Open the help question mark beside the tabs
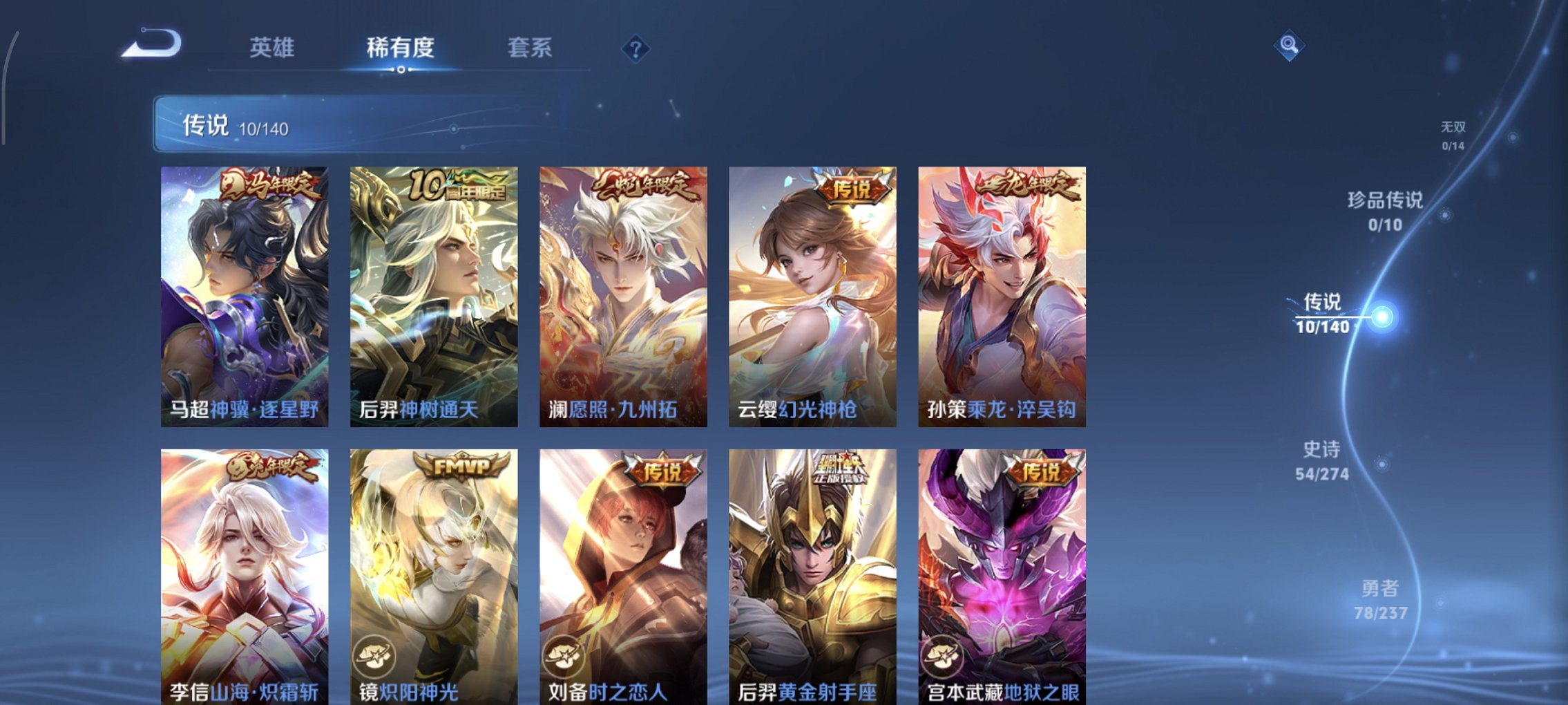This screenshot has height=705, width=1568. coord(637,48)
